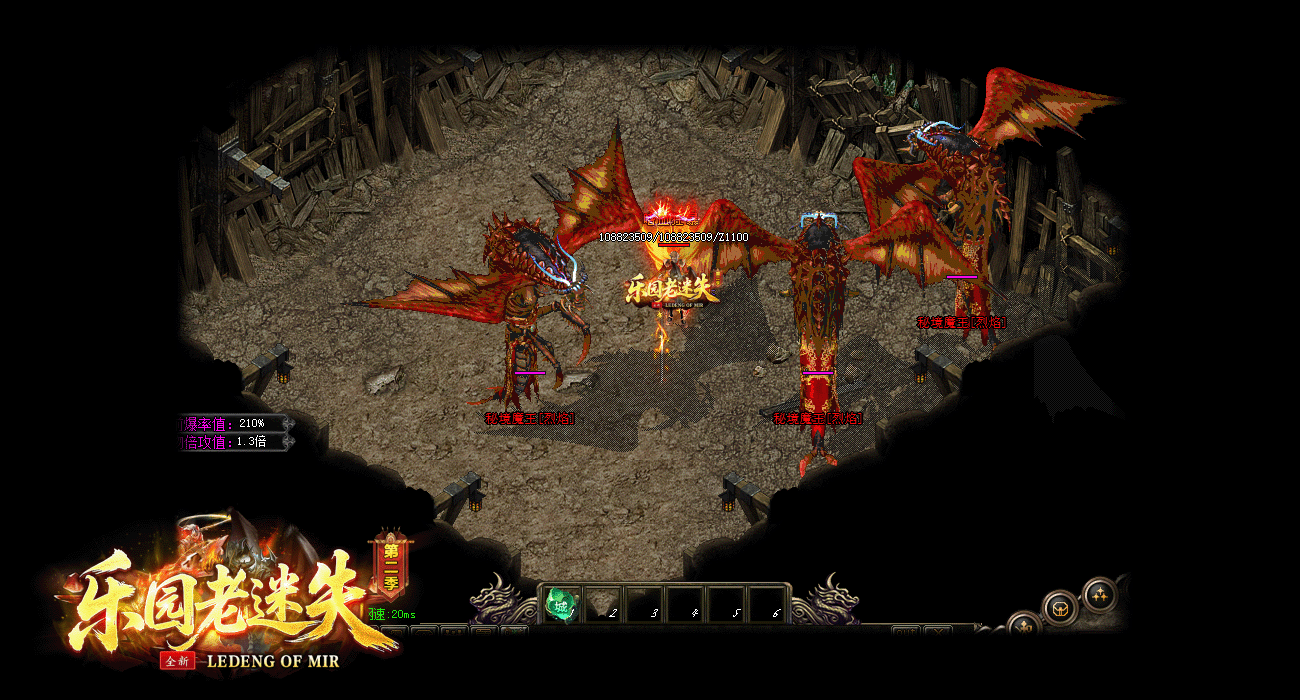Open the round chest-box button
Image resolution: width=1300 pixels, height=700 pixels.
tap(1060, 607)
